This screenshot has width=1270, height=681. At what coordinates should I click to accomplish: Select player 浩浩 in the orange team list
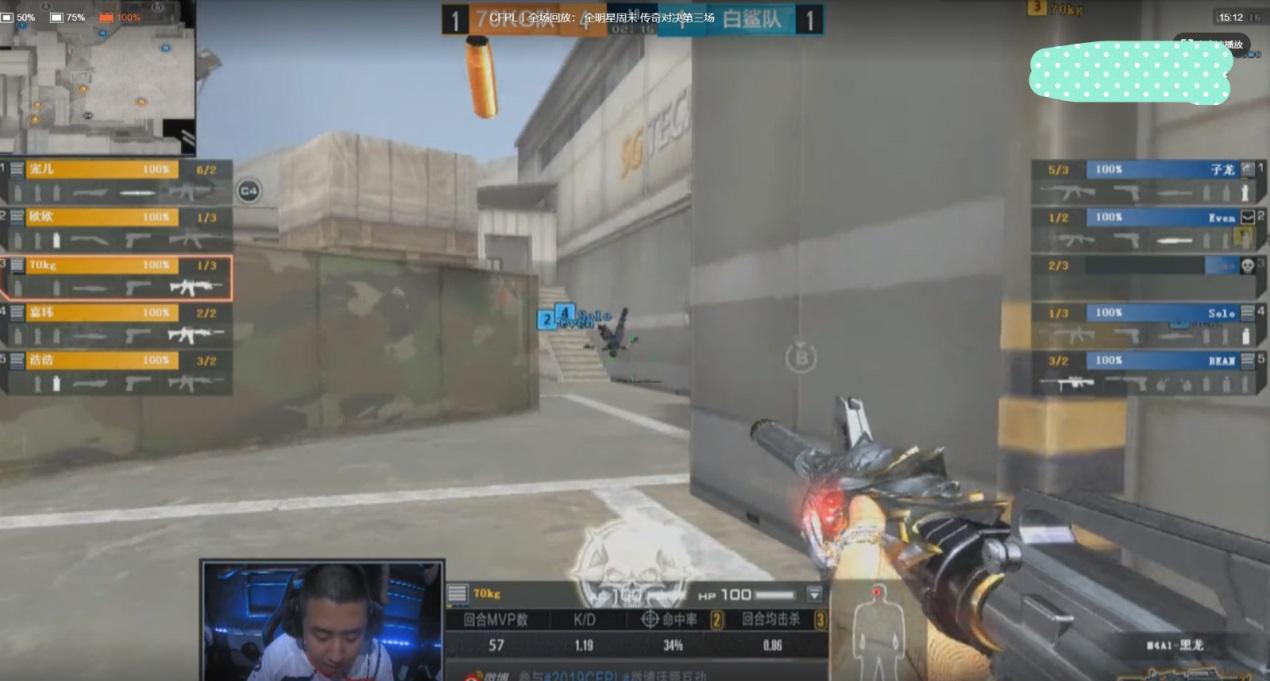[x=117, y=372]
